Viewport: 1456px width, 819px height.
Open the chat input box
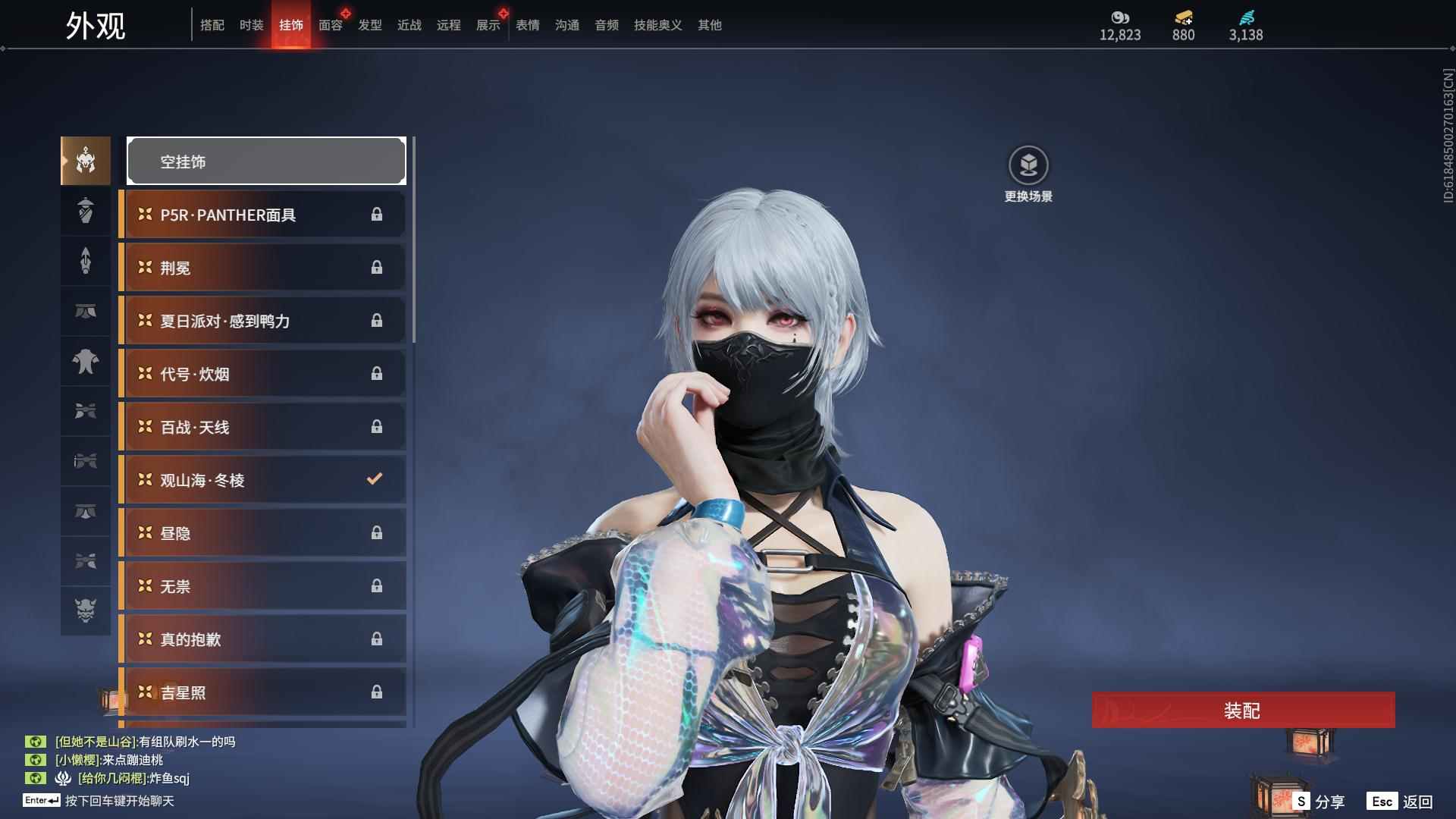119,801
